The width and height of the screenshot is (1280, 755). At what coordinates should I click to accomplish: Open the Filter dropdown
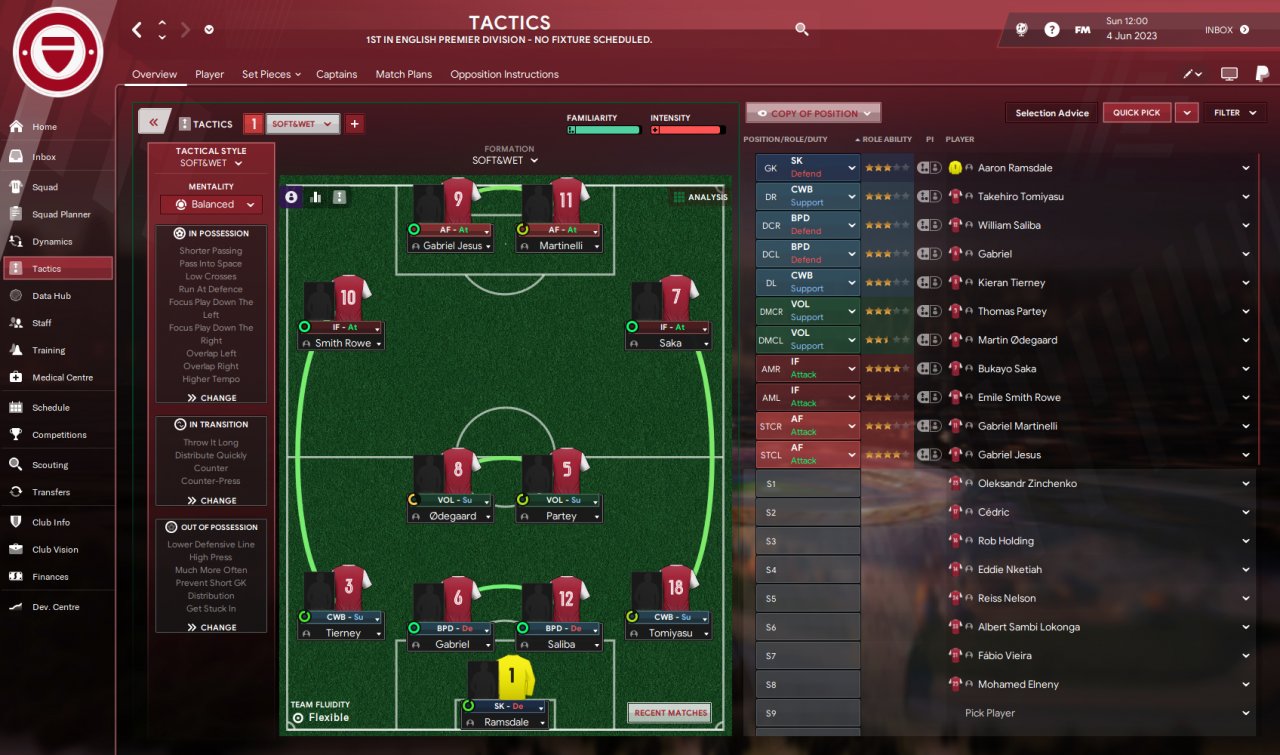point(1234,113)
